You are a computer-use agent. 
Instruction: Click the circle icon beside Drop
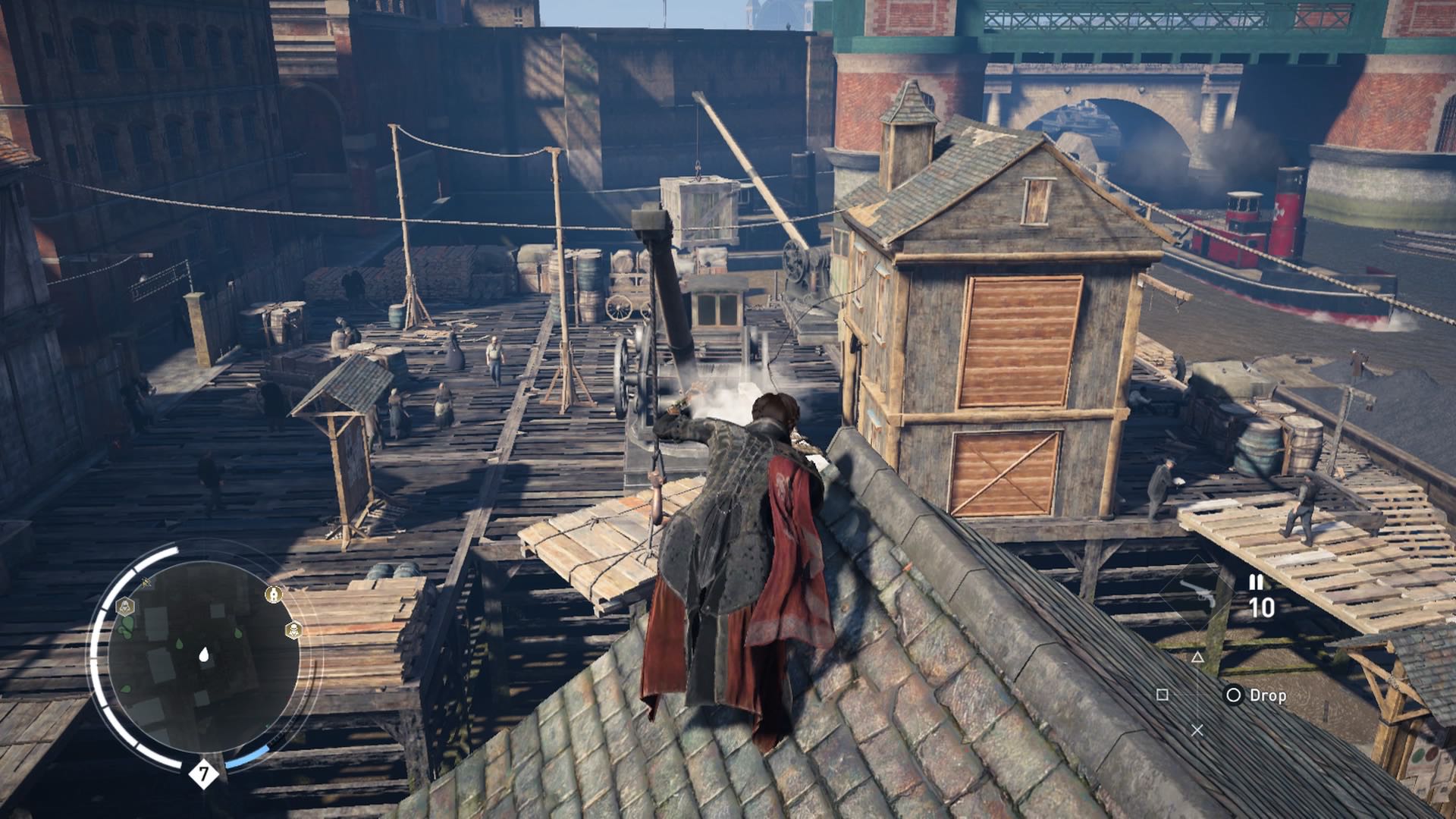[1234, 696]
